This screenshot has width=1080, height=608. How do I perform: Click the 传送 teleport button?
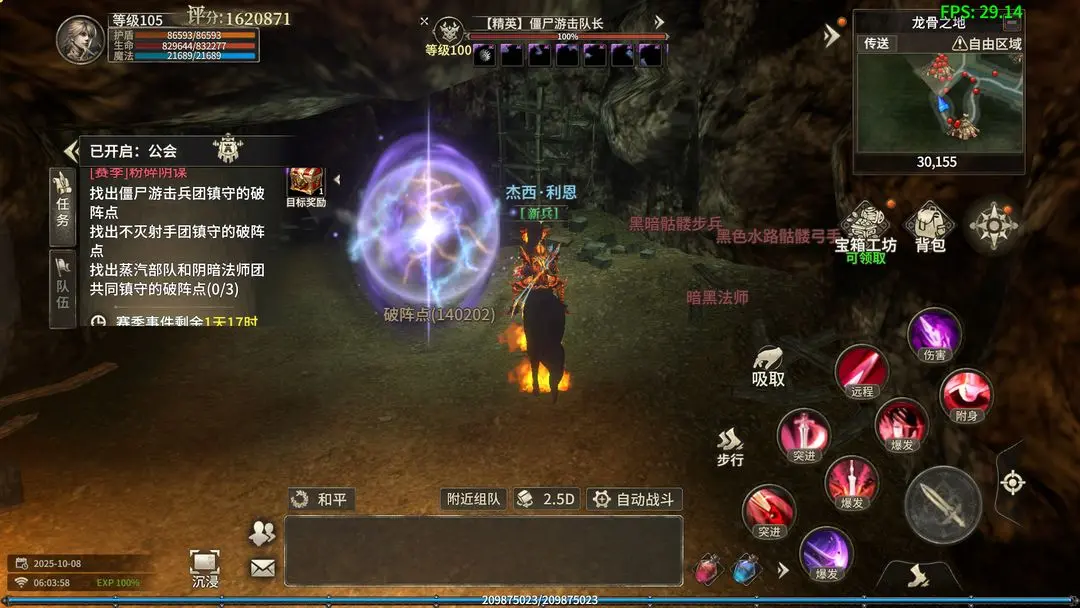pyautogui.click(x=876, y=43)
